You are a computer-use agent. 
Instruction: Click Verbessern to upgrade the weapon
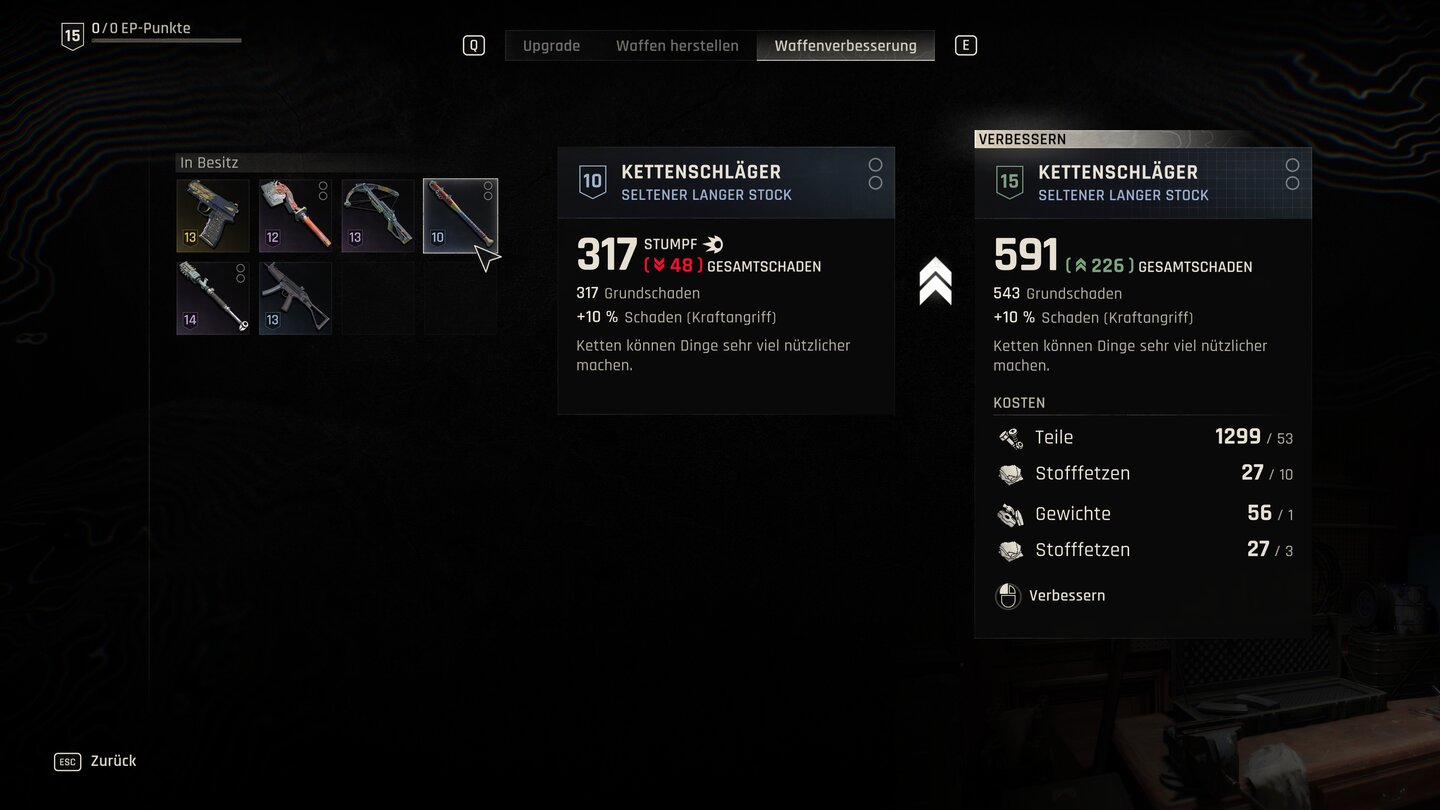[x=1066, y=596]
